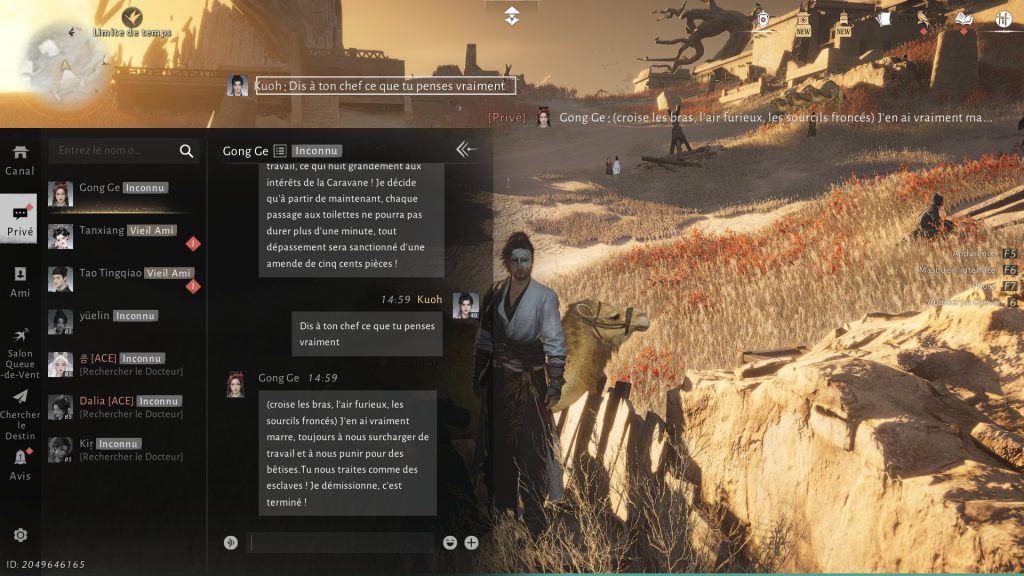Viewport: 1024px width, 576px height.
Task: Open the emoji picker
Action: pyautogui.click(x=450, y=543)
